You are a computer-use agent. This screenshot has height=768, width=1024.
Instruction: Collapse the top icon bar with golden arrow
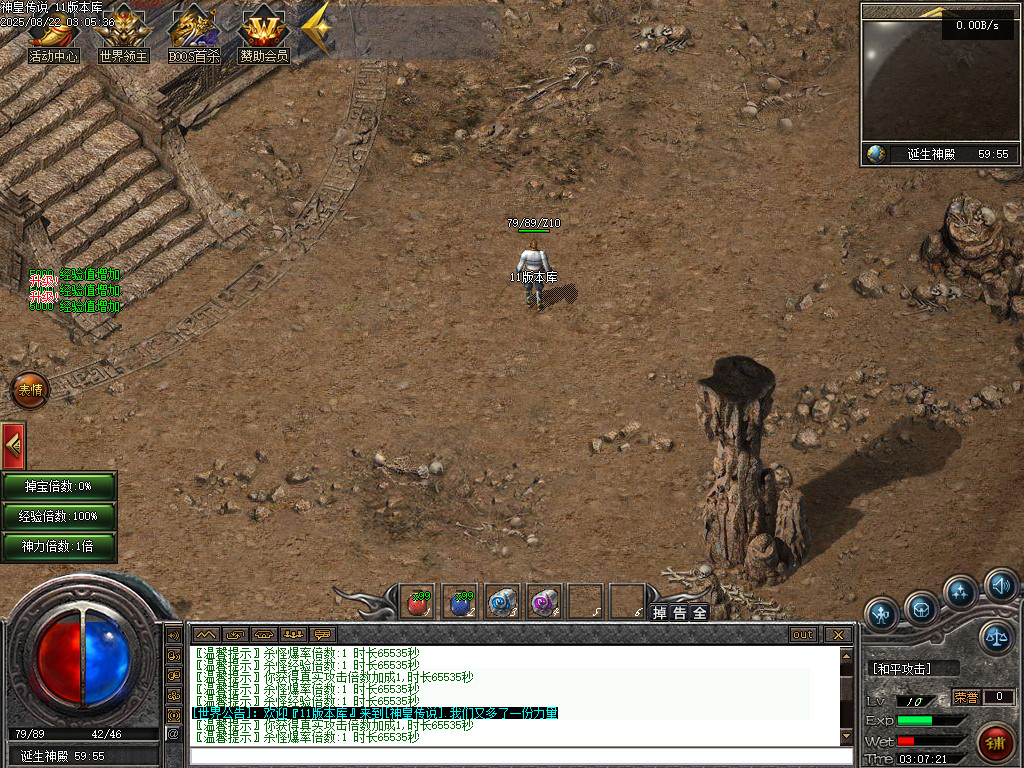tap(316, 30)
